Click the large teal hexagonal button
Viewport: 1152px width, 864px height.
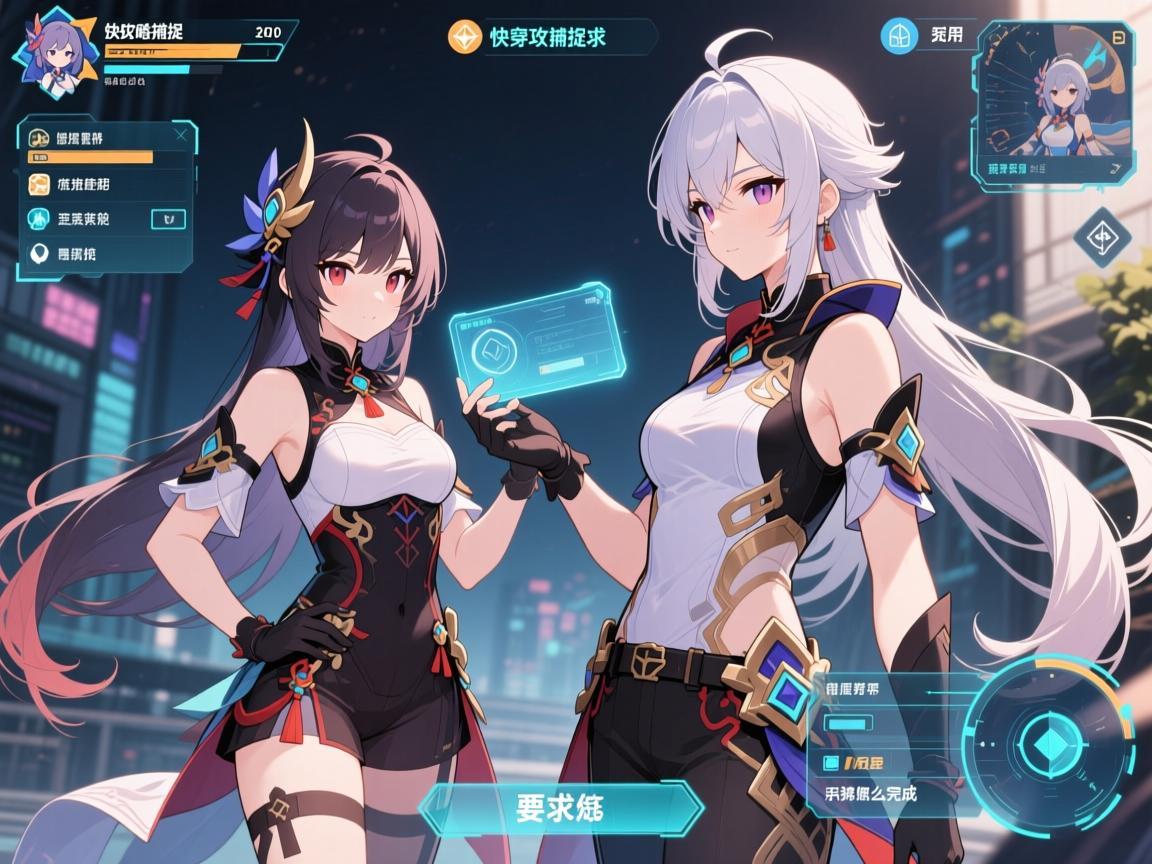560,808
